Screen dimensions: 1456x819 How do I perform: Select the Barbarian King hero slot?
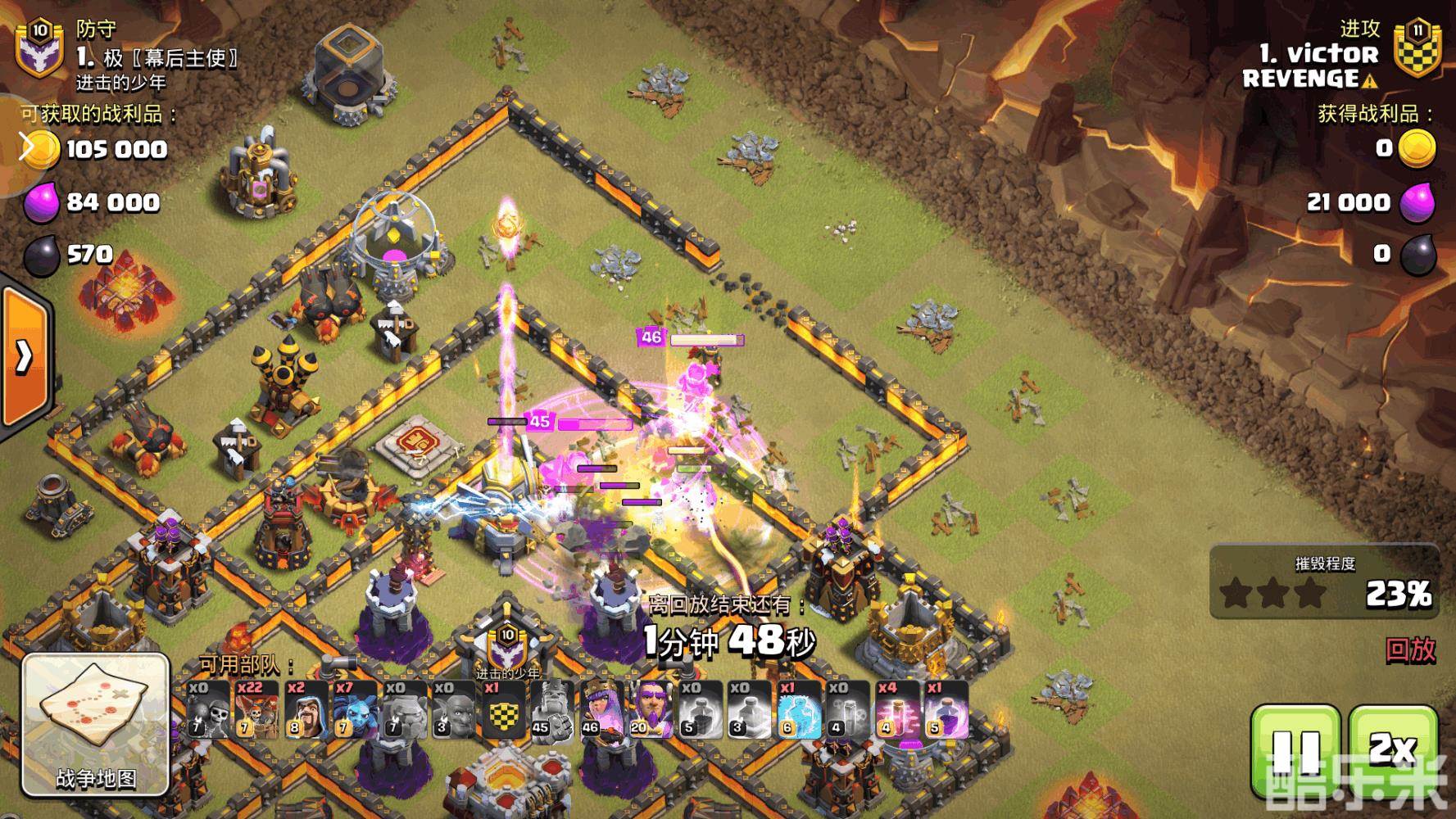tap(551, 709)
